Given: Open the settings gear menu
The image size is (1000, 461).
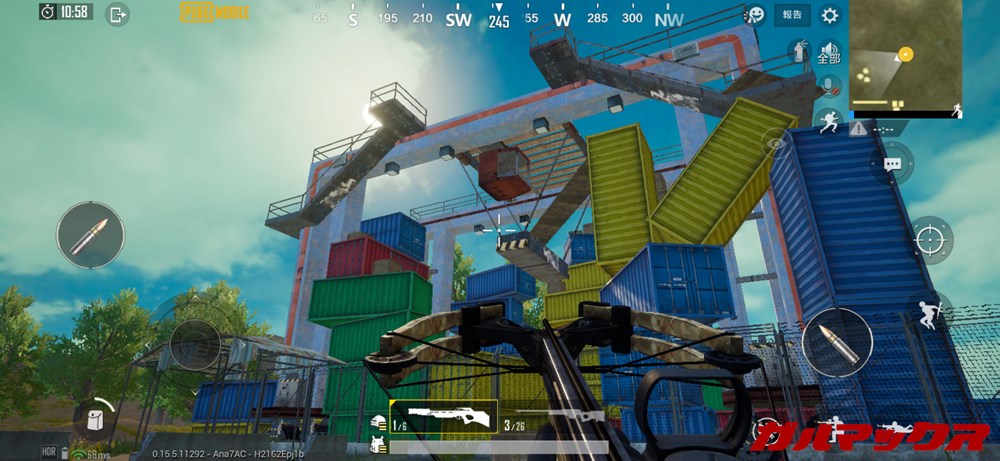Looking at the screenshot, I should [x=829, y=15].
